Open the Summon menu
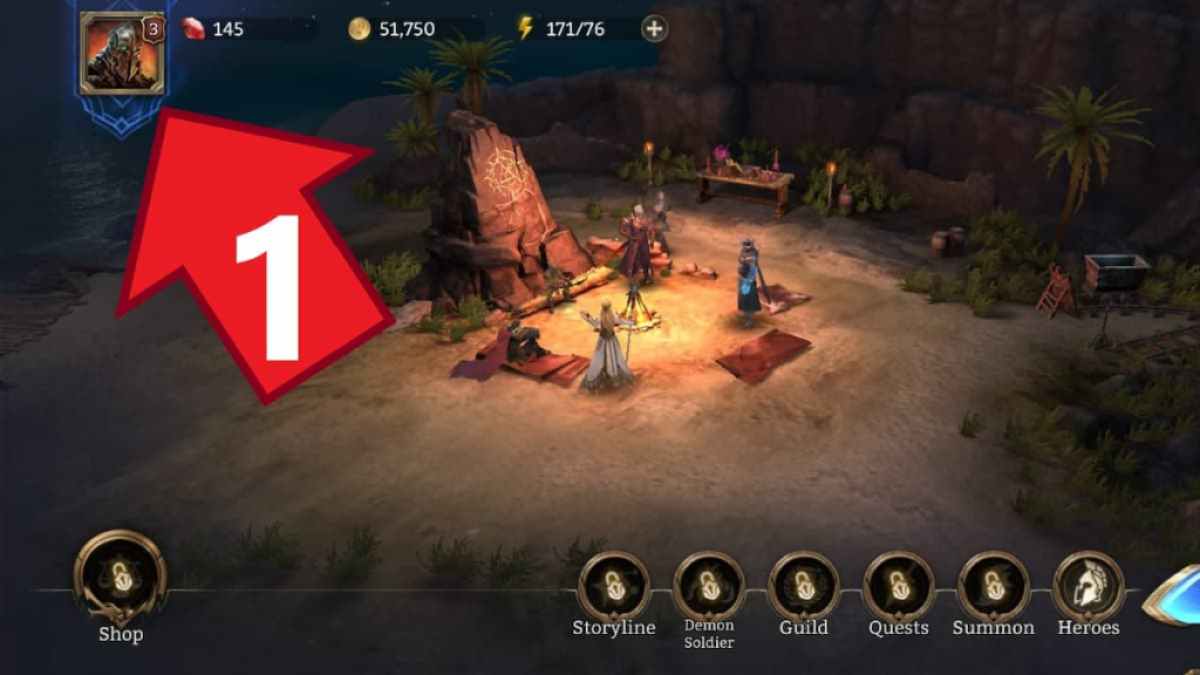Viewport: 1200px width, 675px height. tap(993, 587)
